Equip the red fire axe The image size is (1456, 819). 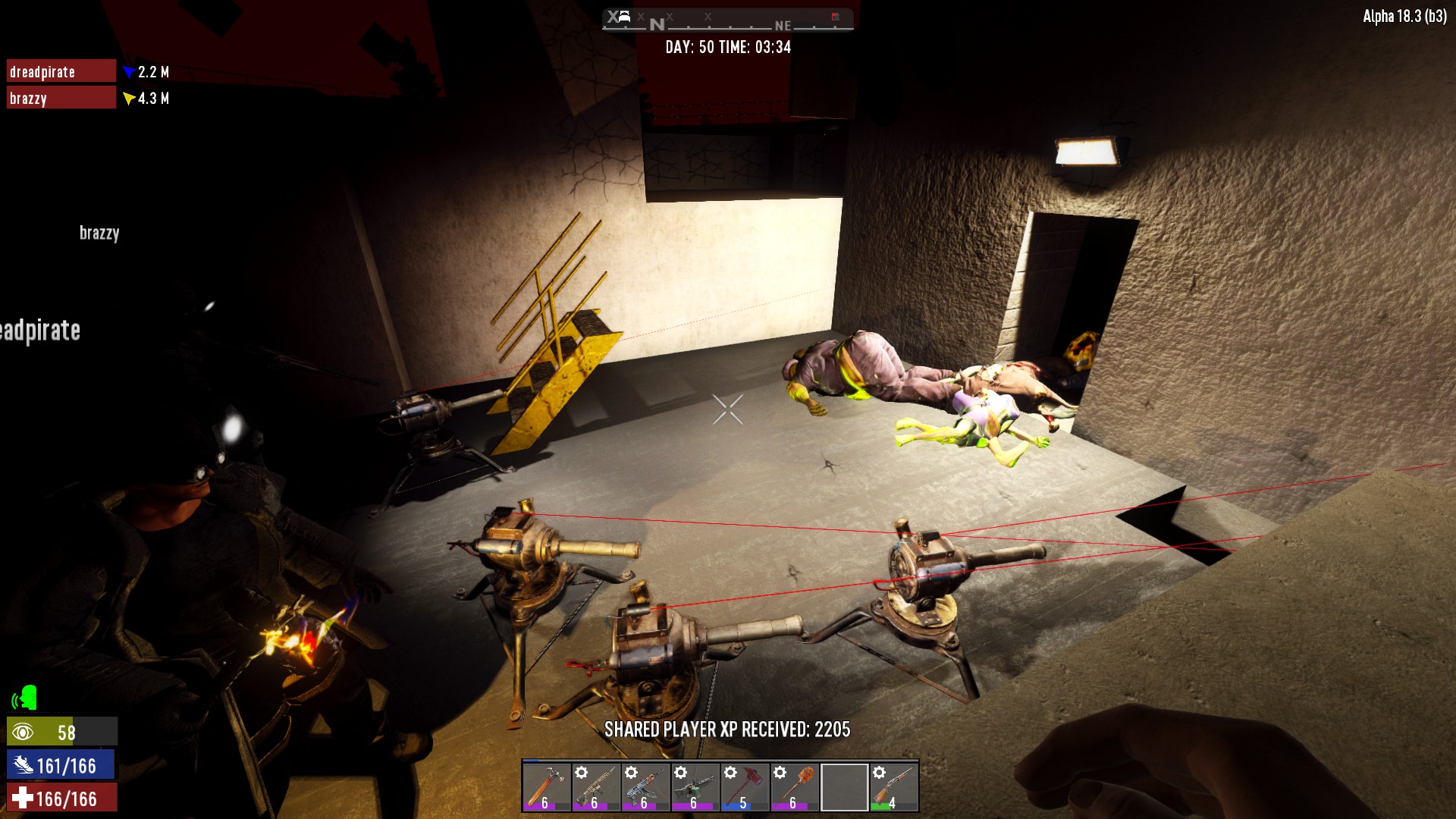point(745,786)
